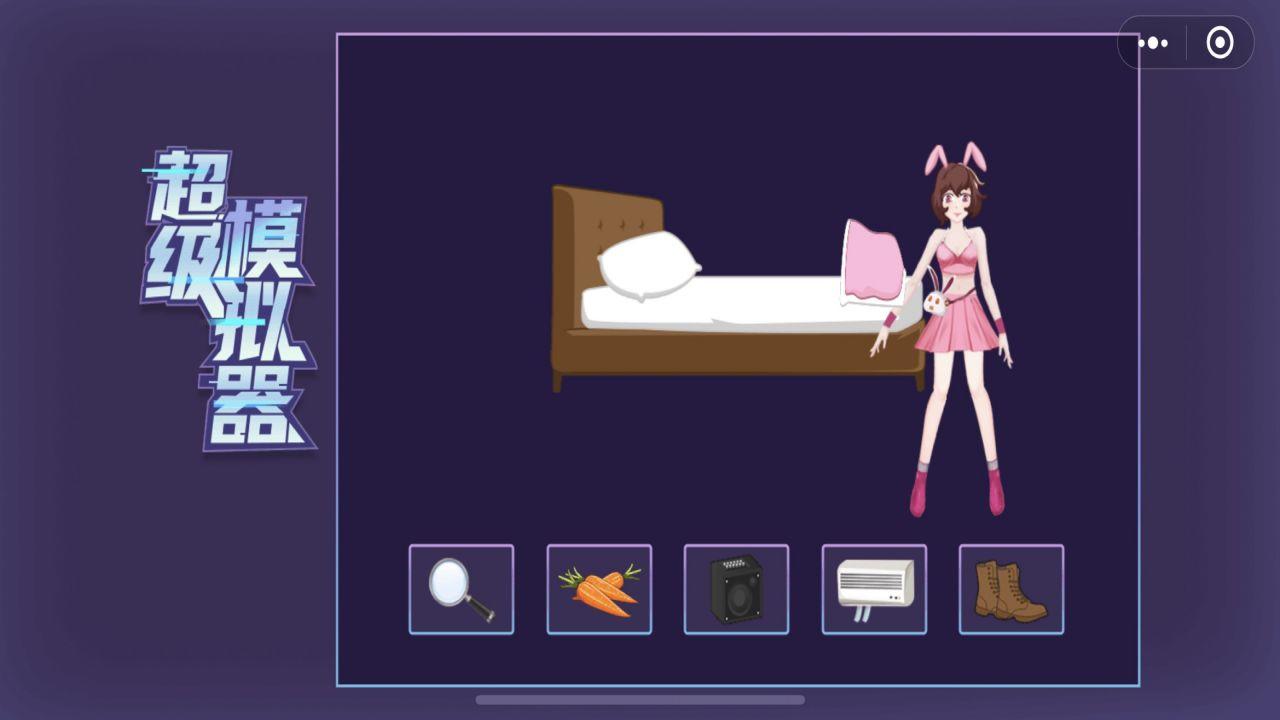Select the air conditioner item icon
This screenshot has width=1280, height=720.
tap(874, 588)
